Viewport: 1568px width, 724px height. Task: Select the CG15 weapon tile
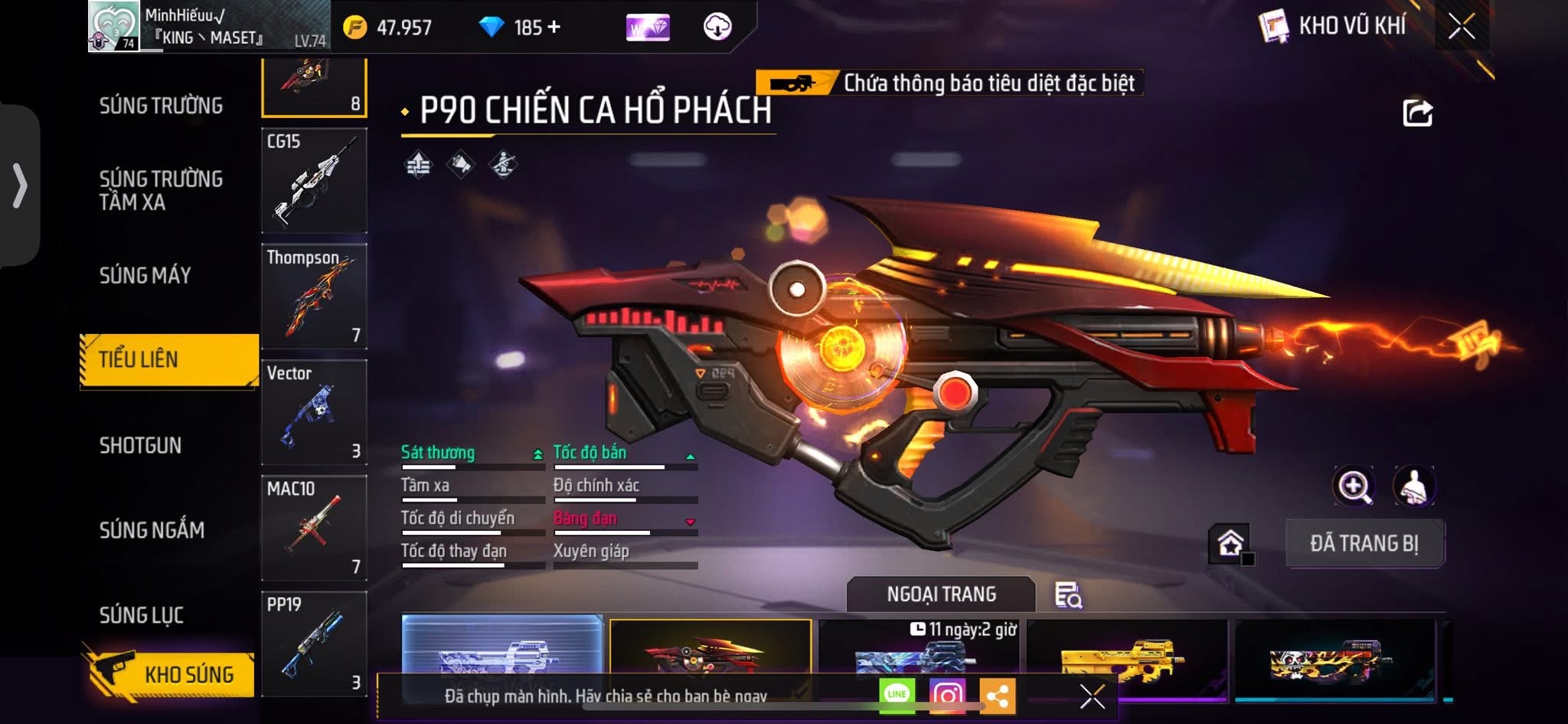[314, 181]
